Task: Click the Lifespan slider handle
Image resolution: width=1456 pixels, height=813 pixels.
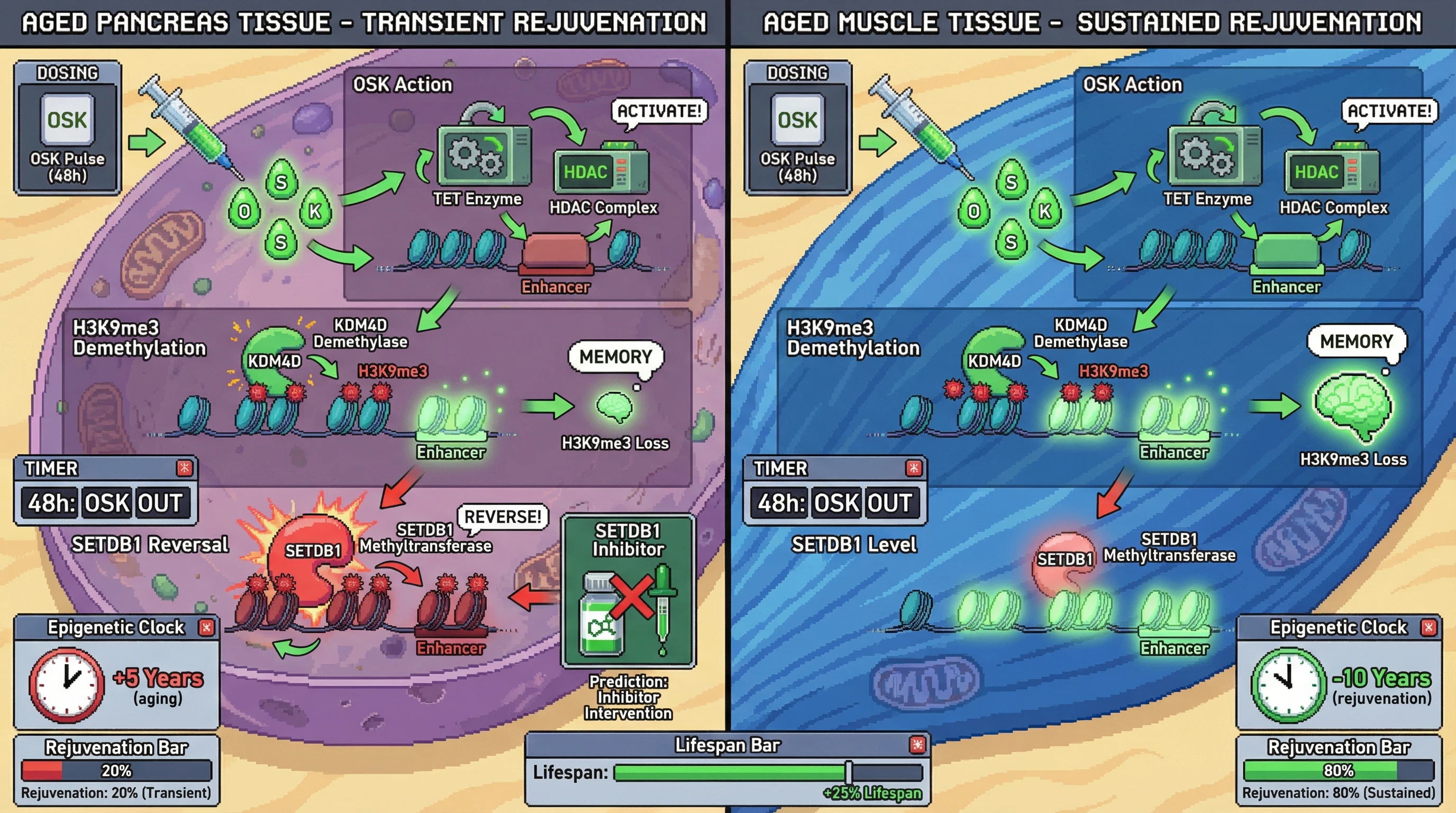Action: (x=849, y=772)
